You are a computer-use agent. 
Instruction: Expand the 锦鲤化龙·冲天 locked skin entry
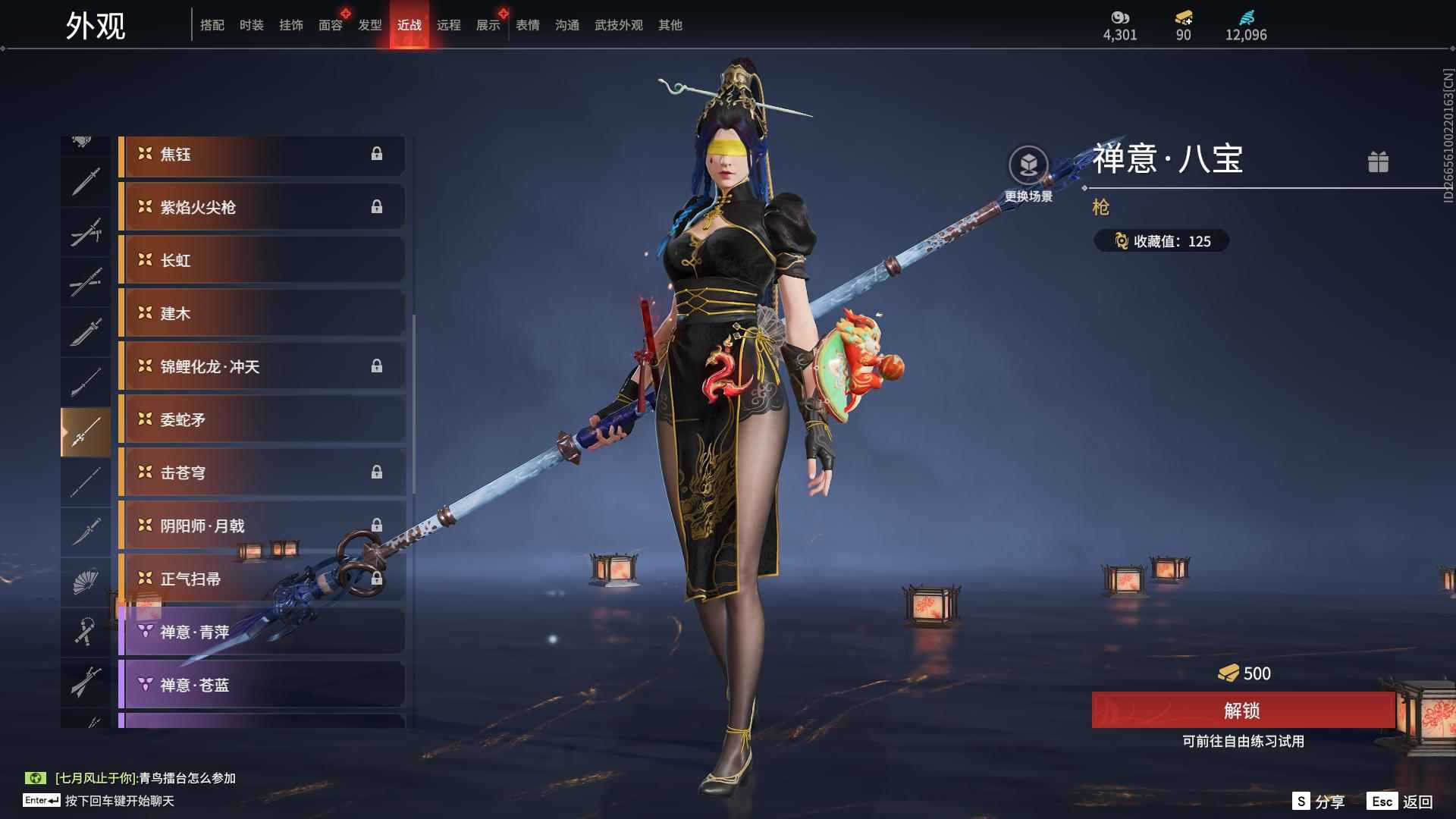(262, 366)
